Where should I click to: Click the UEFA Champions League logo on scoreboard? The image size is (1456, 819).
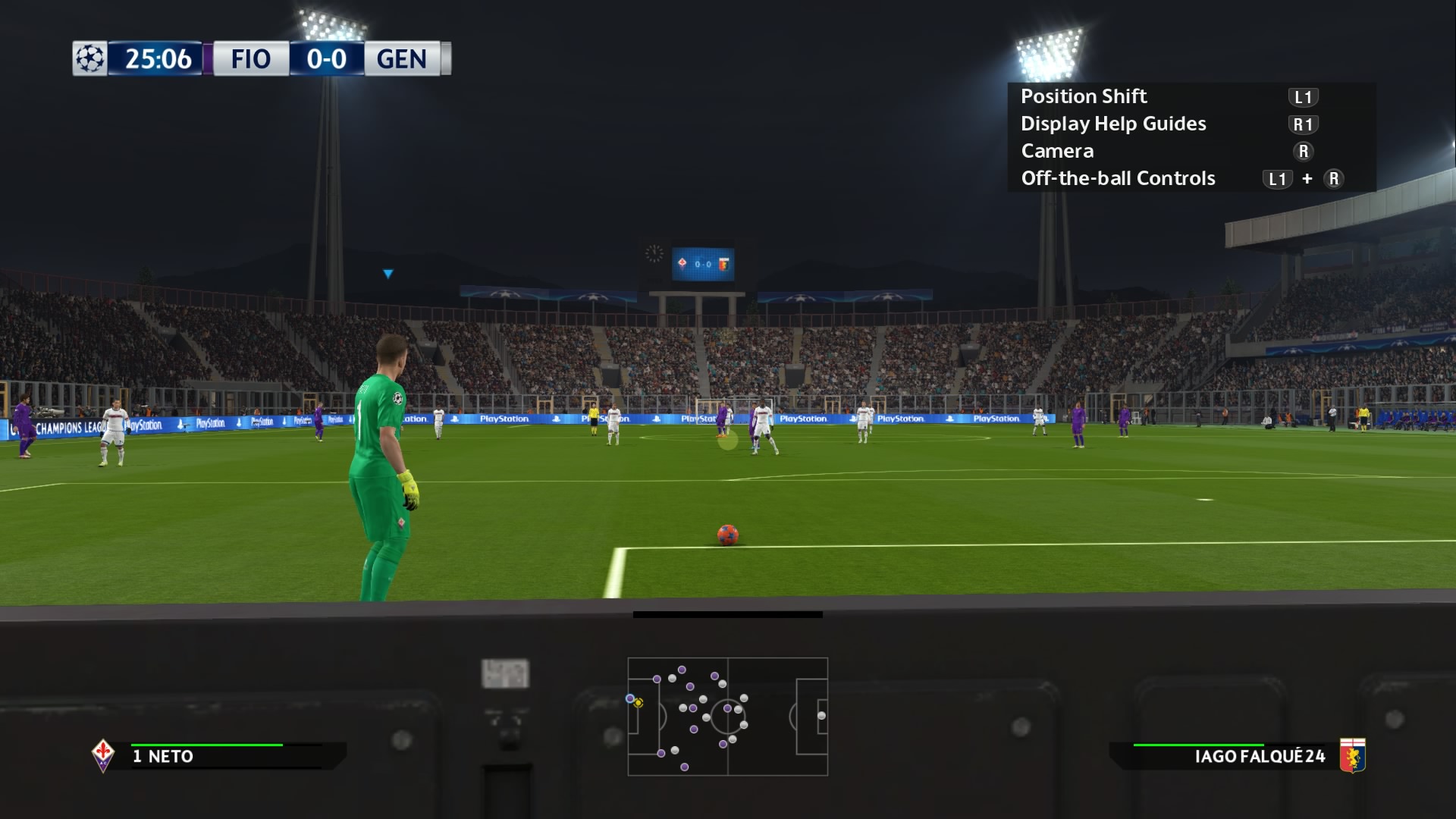(89, 57)
